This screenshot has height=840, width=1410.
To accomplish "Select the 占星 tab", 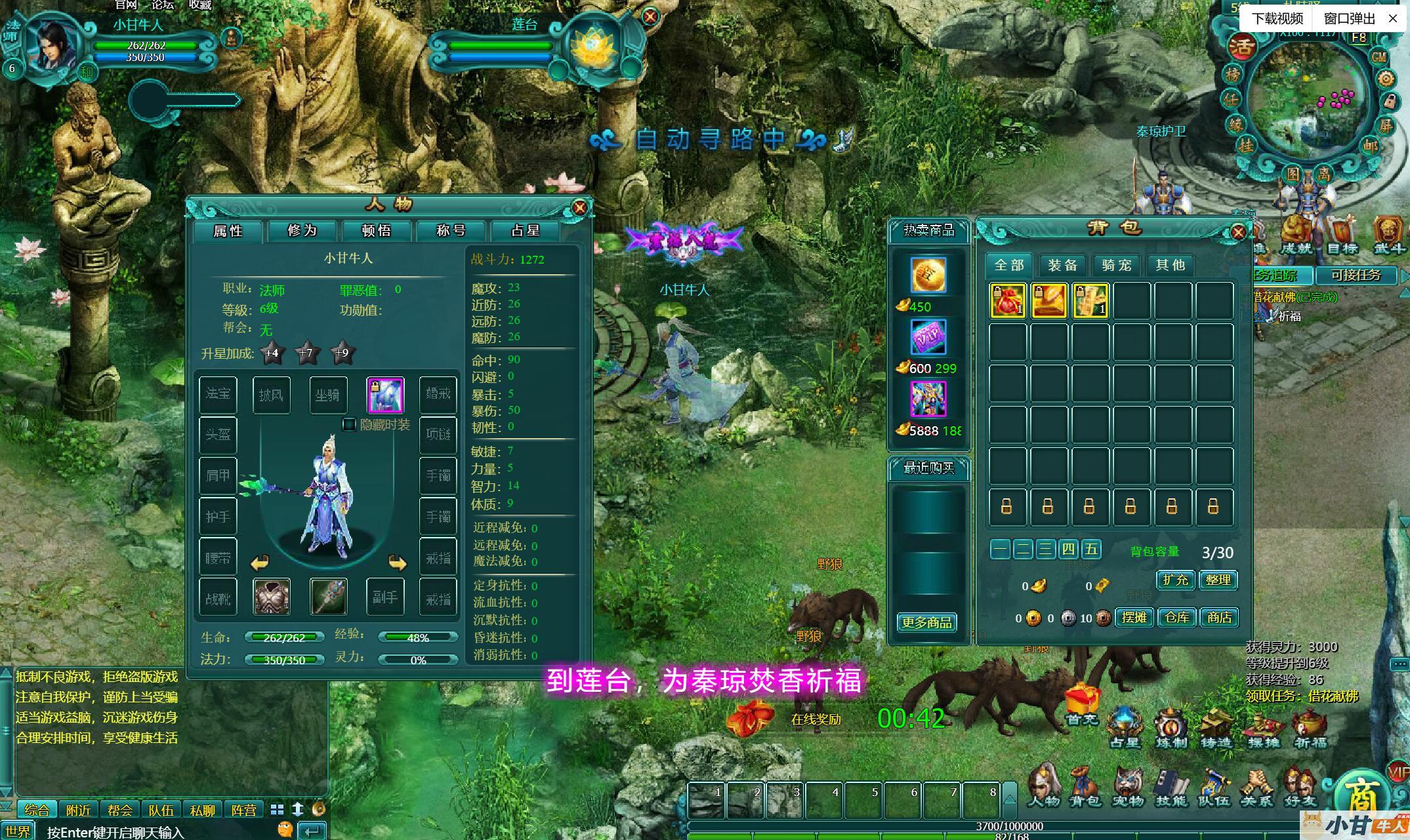I will [x=525, y=231].
